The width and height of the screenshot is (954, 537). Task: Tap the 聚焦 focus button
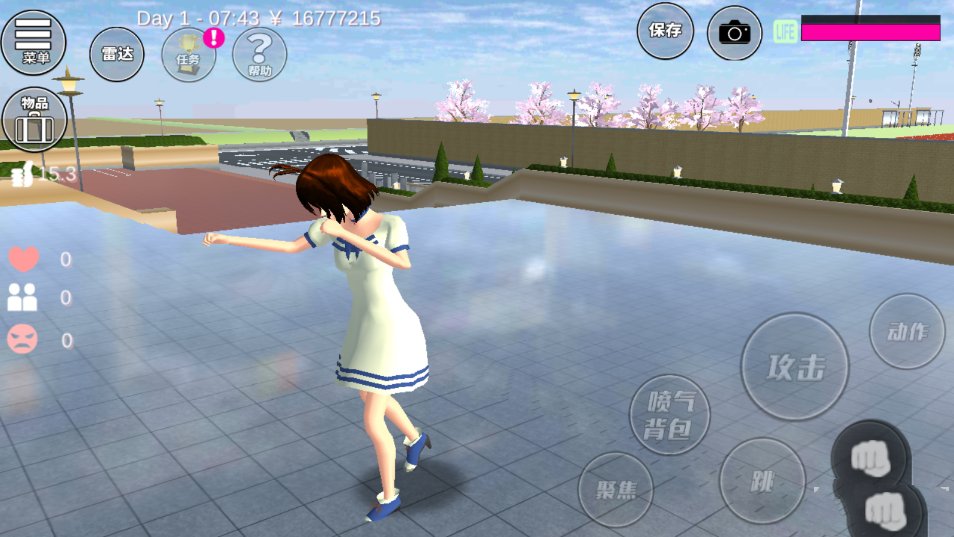pyautogui.click(x=616, y=490)
